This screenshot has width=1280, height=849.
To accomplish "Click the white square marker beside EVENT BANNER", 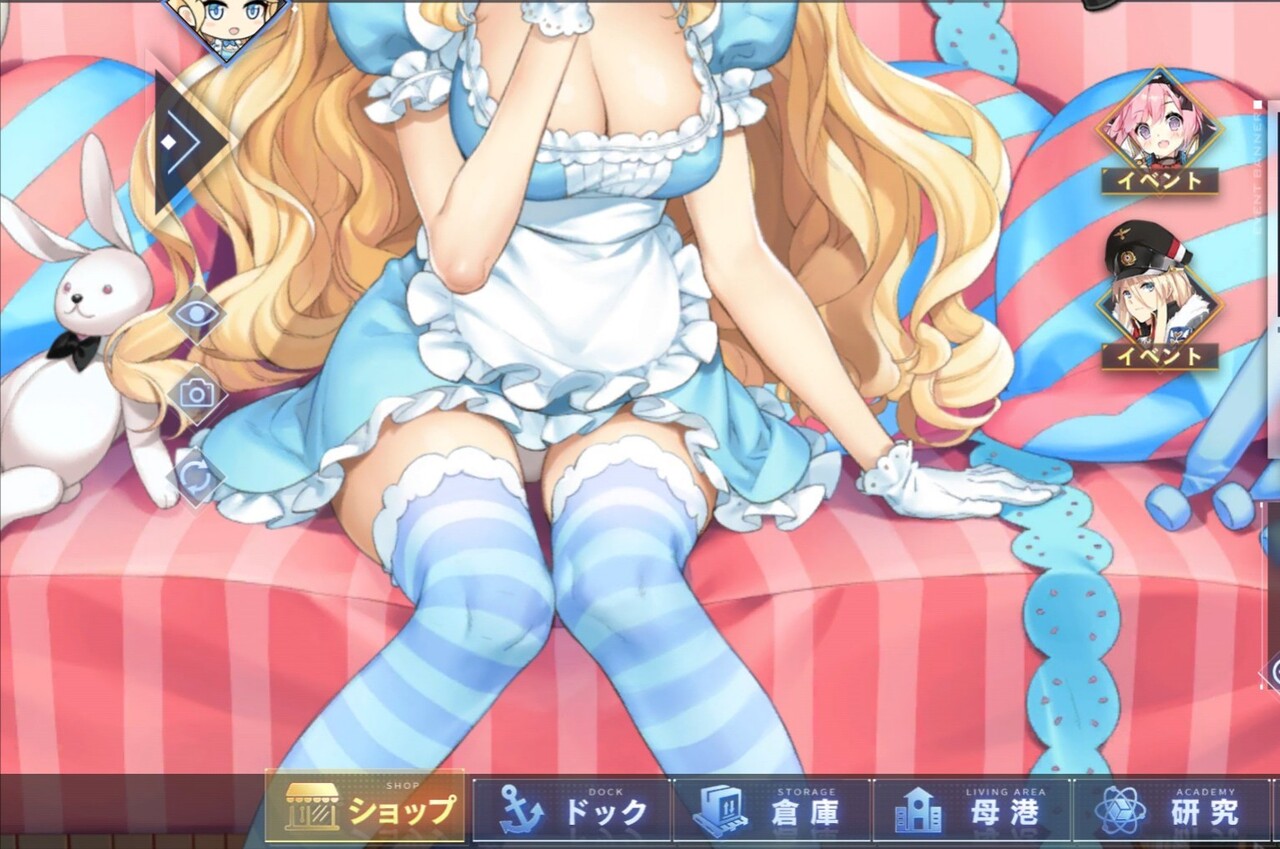I will (x=1258, y=103).
